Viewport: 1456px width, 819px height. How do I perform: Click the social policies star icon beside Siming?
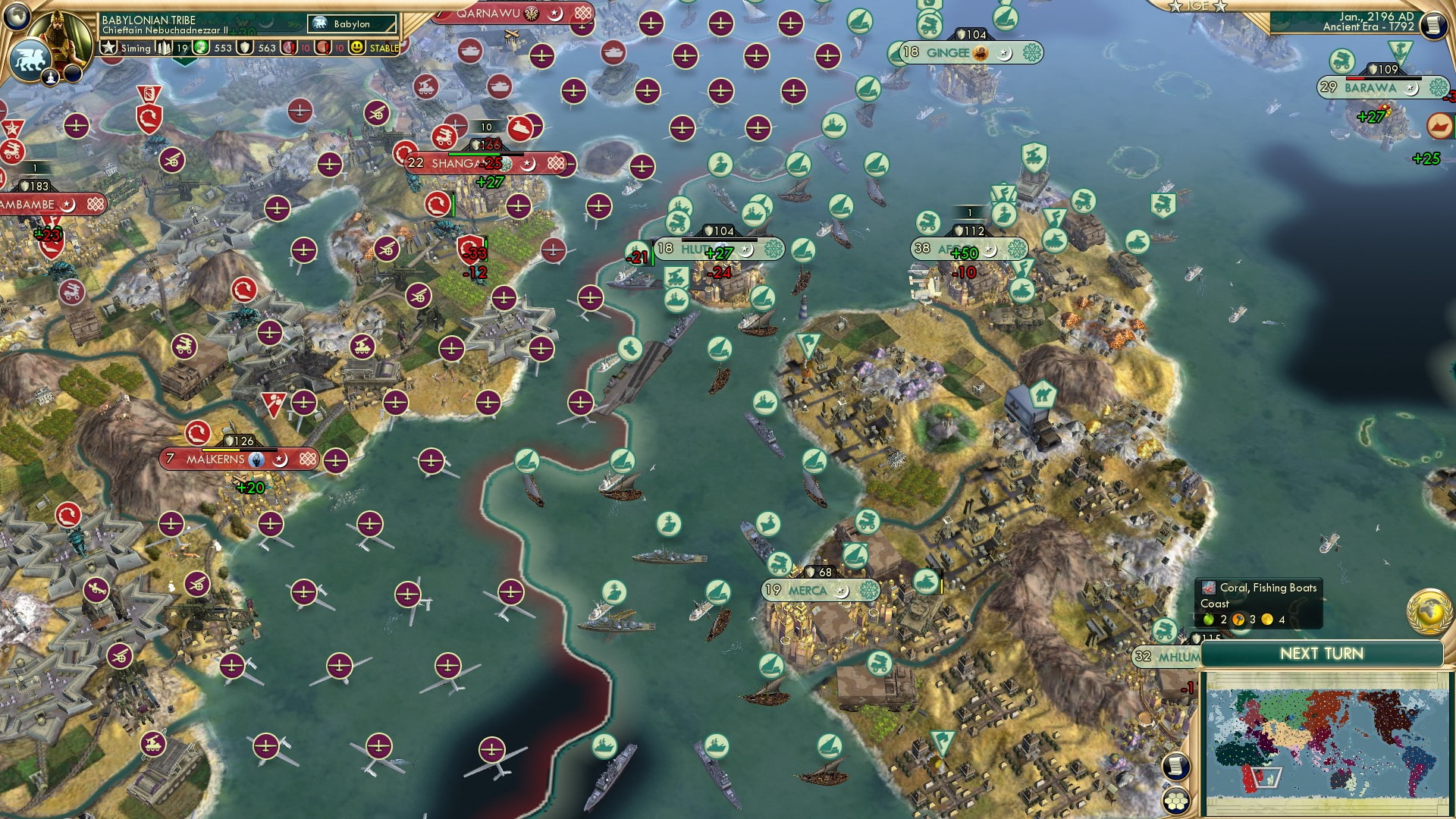coord(108,46)
